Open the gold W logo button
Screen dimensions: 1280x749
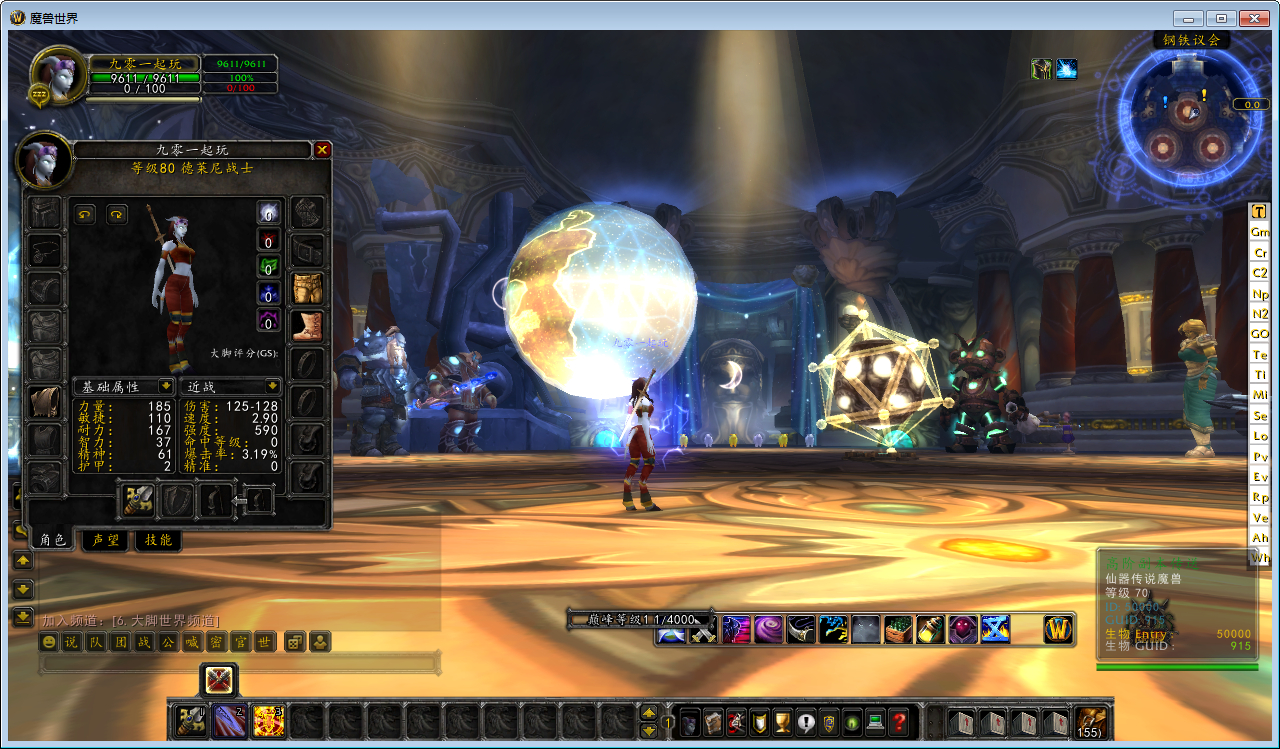pyautogui.click(x=1058, y=629)
